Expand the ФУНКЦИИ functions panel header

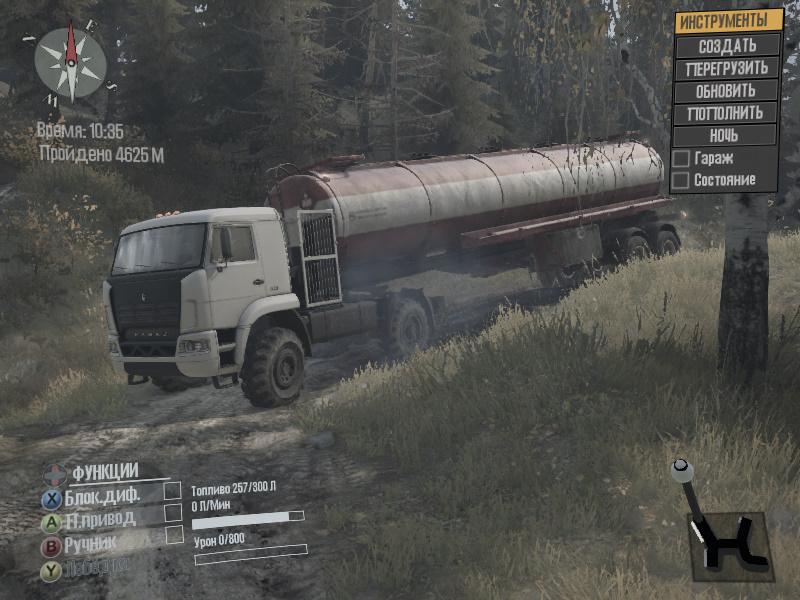point(104,472)
